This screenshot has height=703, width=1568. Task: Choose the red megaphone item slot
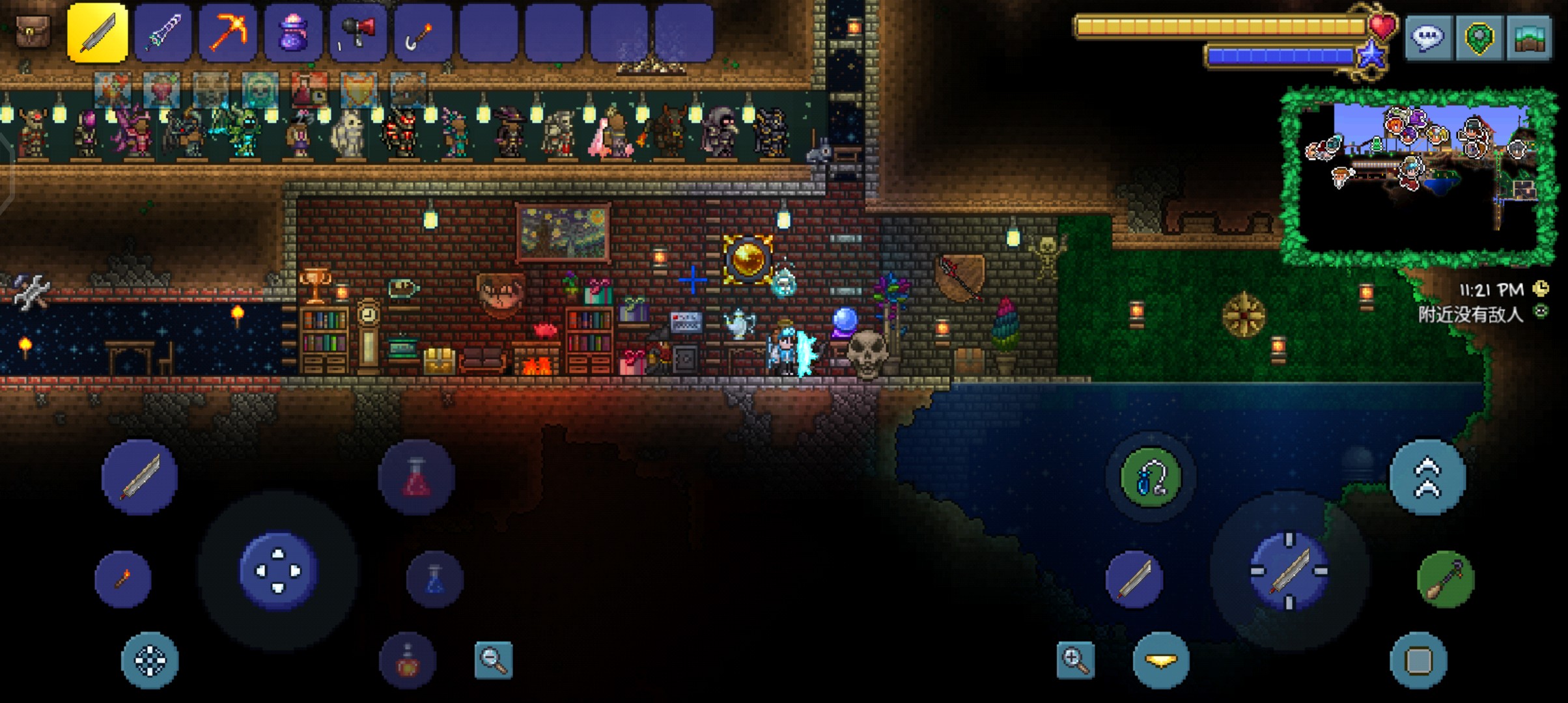point(358,33)
